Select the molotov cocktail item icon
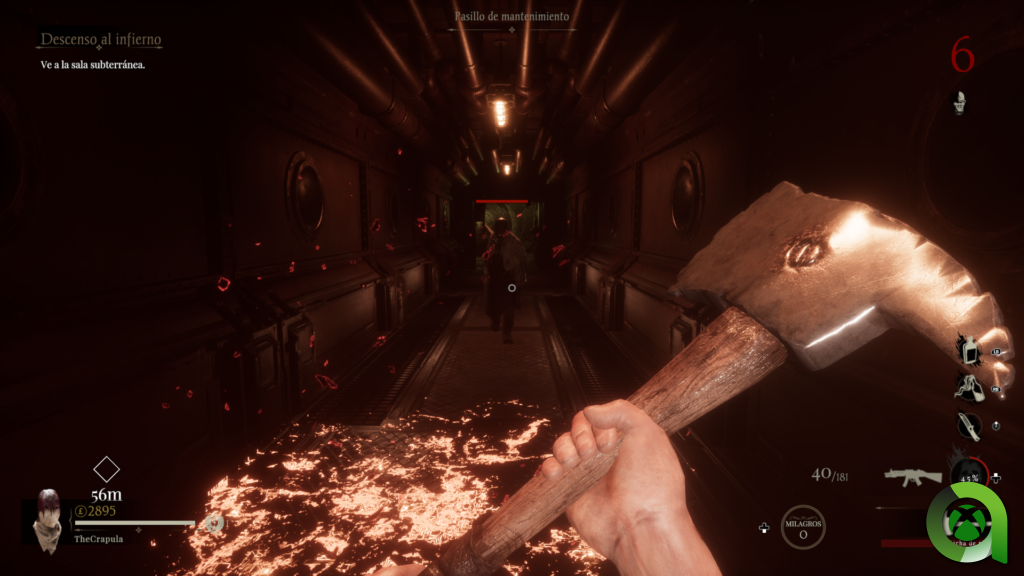The image size is (1024, 576). 967,387
